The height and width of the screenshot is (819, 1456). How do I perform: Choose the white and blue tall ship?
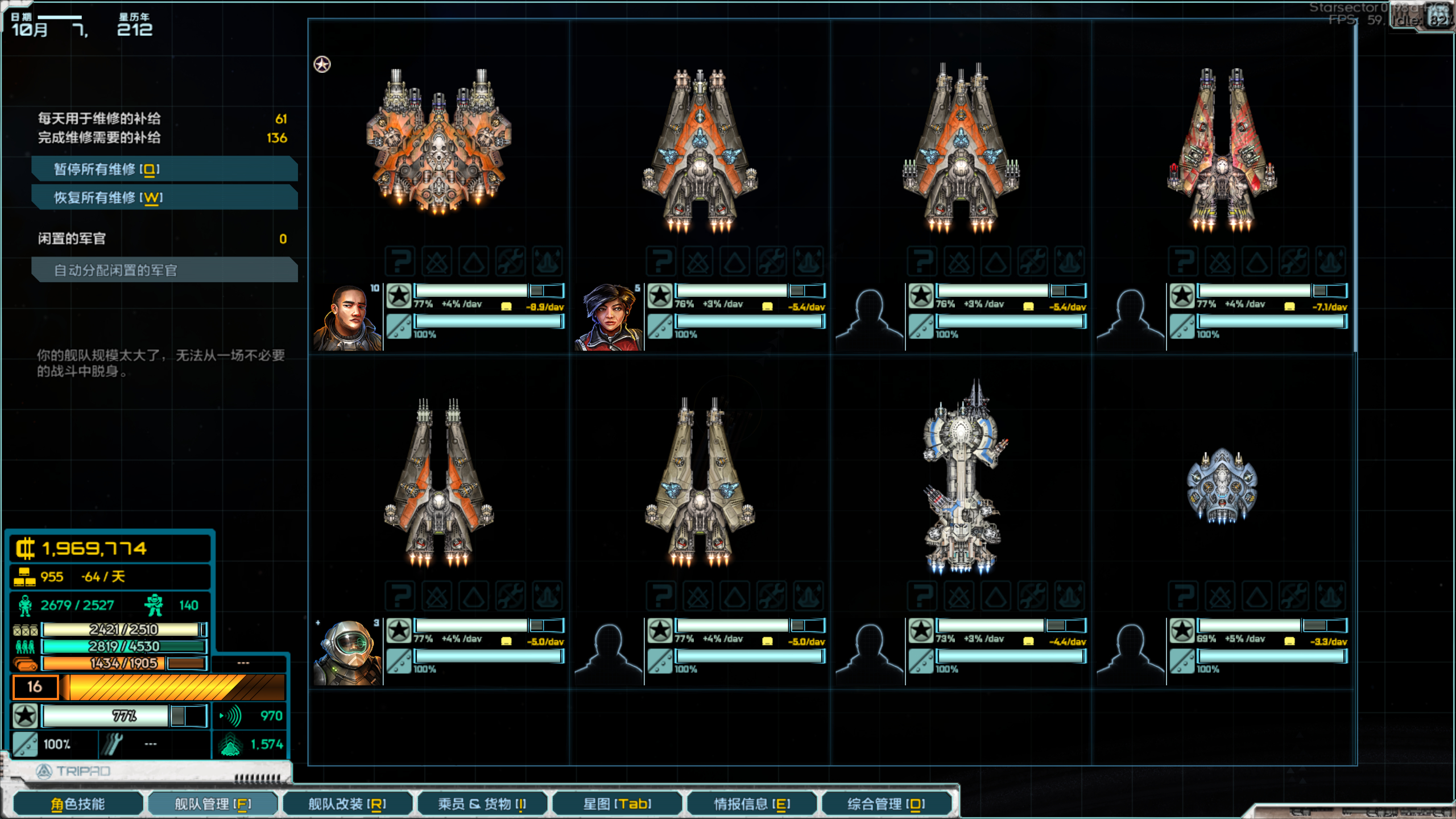click(961, 478)
